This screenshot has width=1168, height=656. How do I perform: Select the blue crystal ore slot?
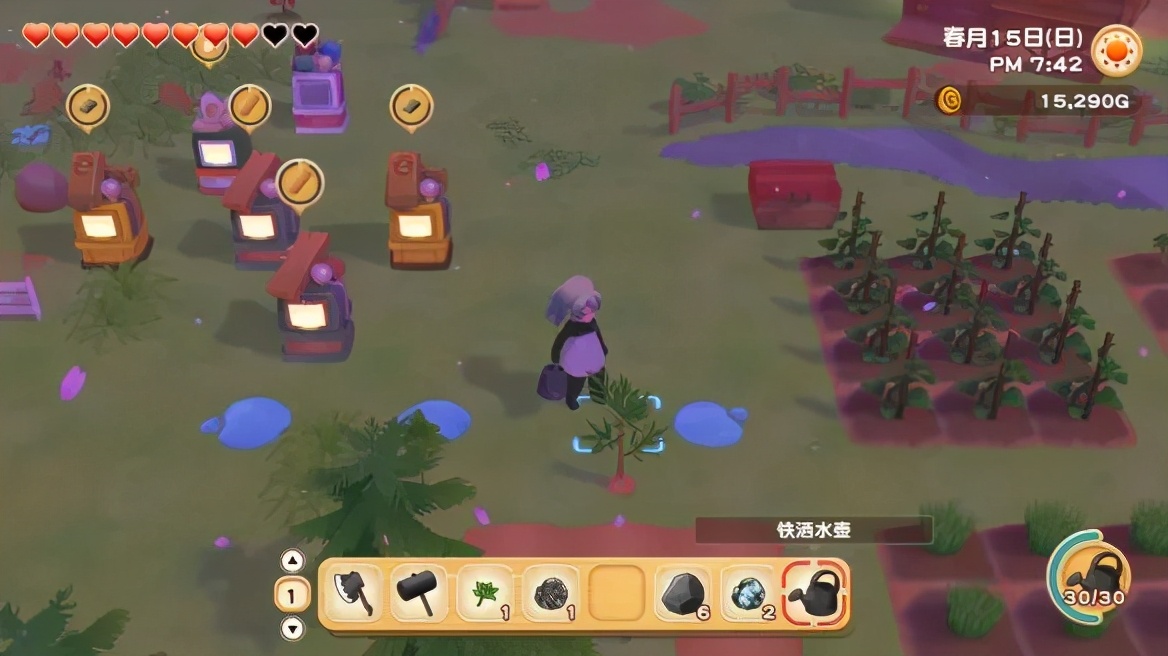tap(749, 594)
